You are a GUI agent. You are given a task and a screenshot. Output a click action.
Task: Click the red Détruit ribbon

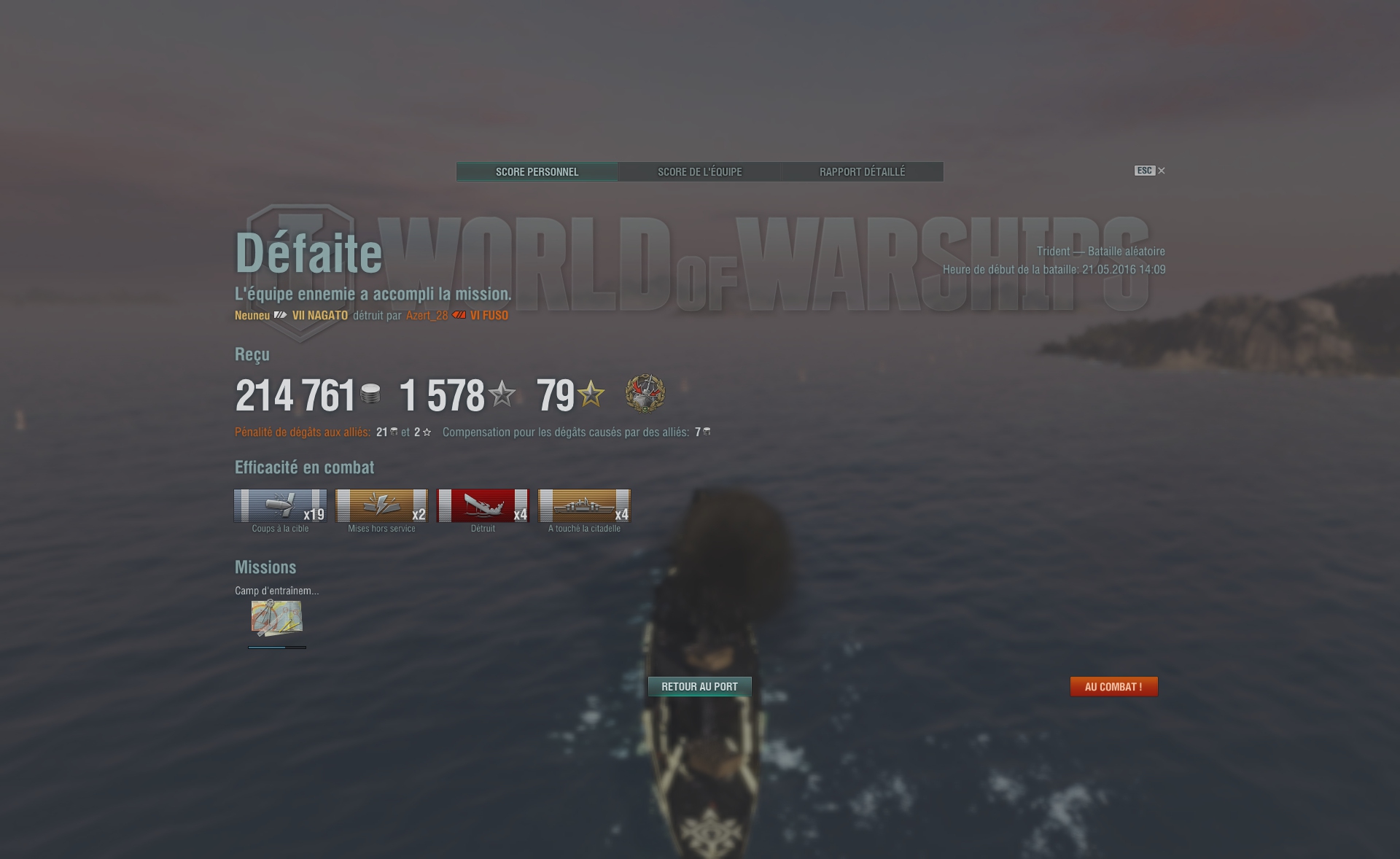pyautogui.click(x=483, y=506)
